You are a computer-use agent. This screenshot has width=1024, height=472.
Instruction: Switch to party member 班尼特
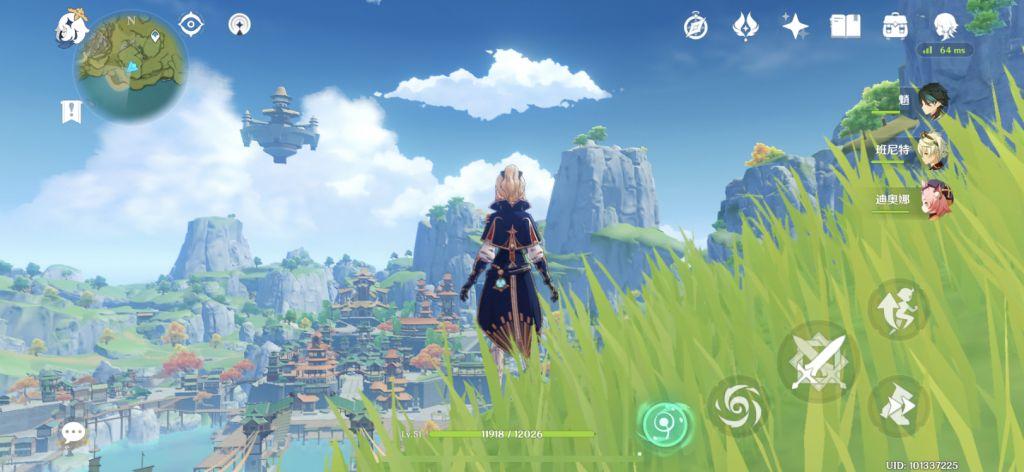(x=931, y=150)
